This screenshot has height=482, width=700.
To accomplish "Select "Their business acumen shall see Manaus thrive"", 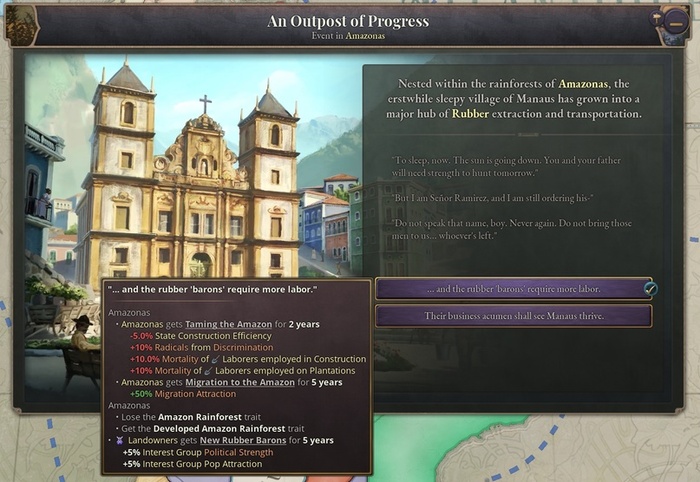I will coord(513,316).
